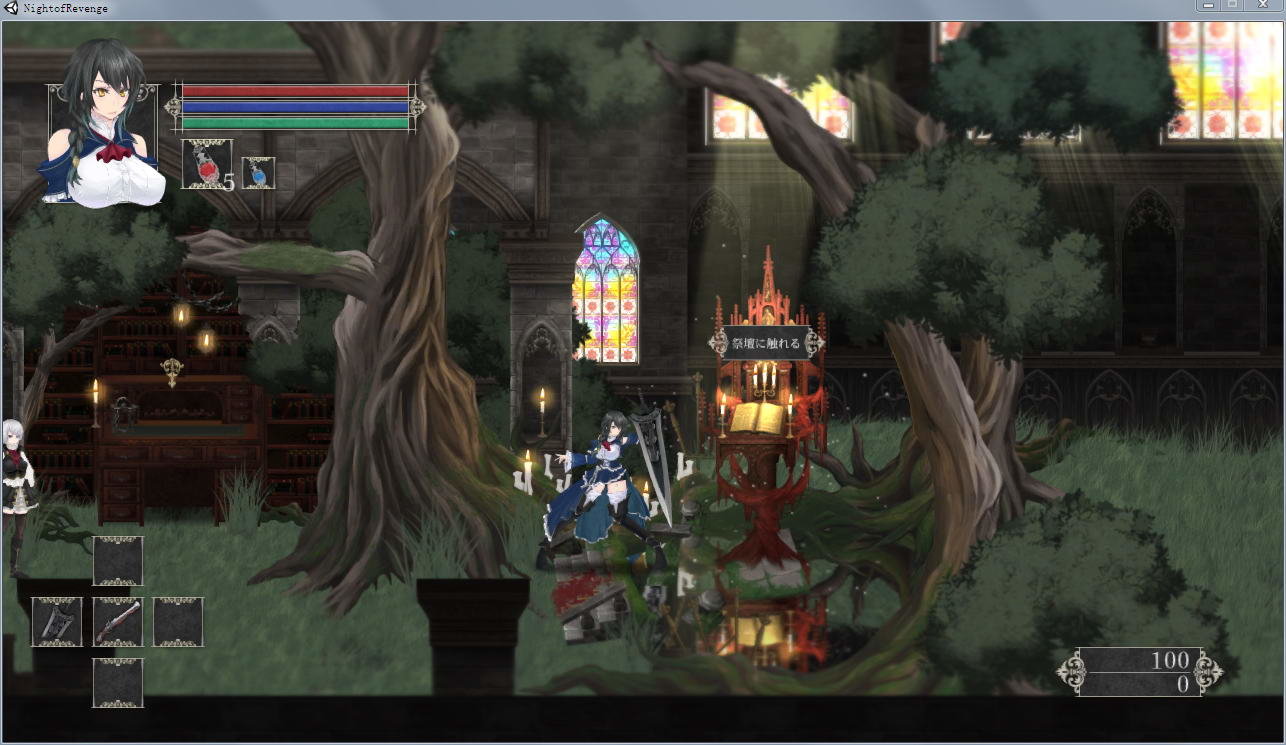Click the green stamina bar

pyautogui.click(x=295, y=122)
